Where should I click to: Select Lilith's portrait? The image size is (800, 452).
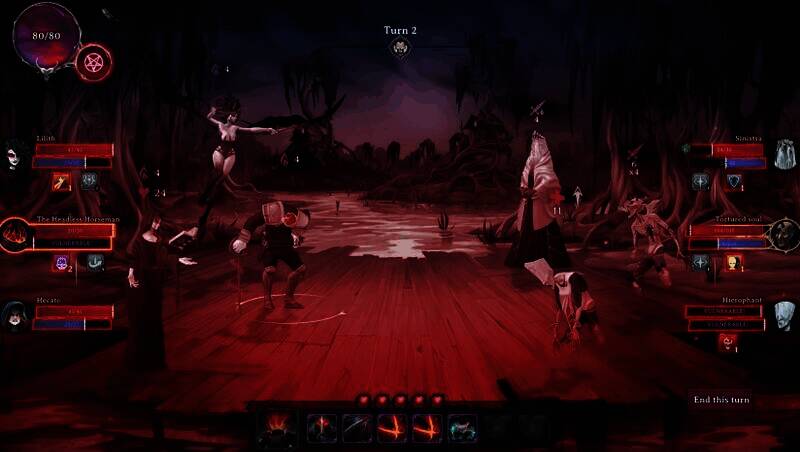pos(14,153)
